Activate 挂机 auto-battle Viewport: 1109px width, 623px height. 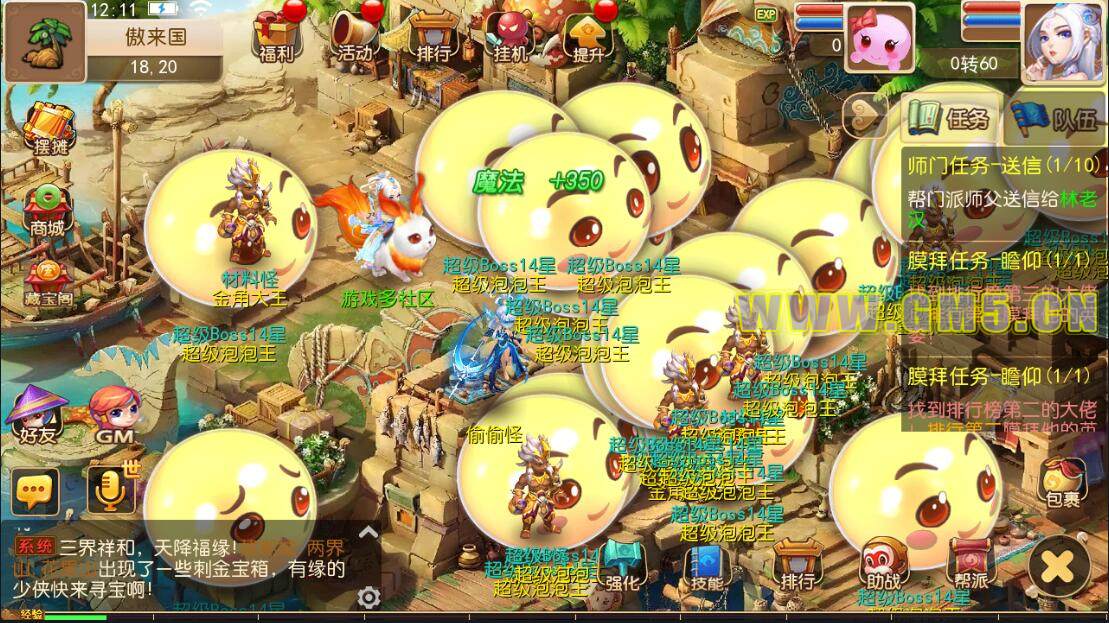click(511, 36)
